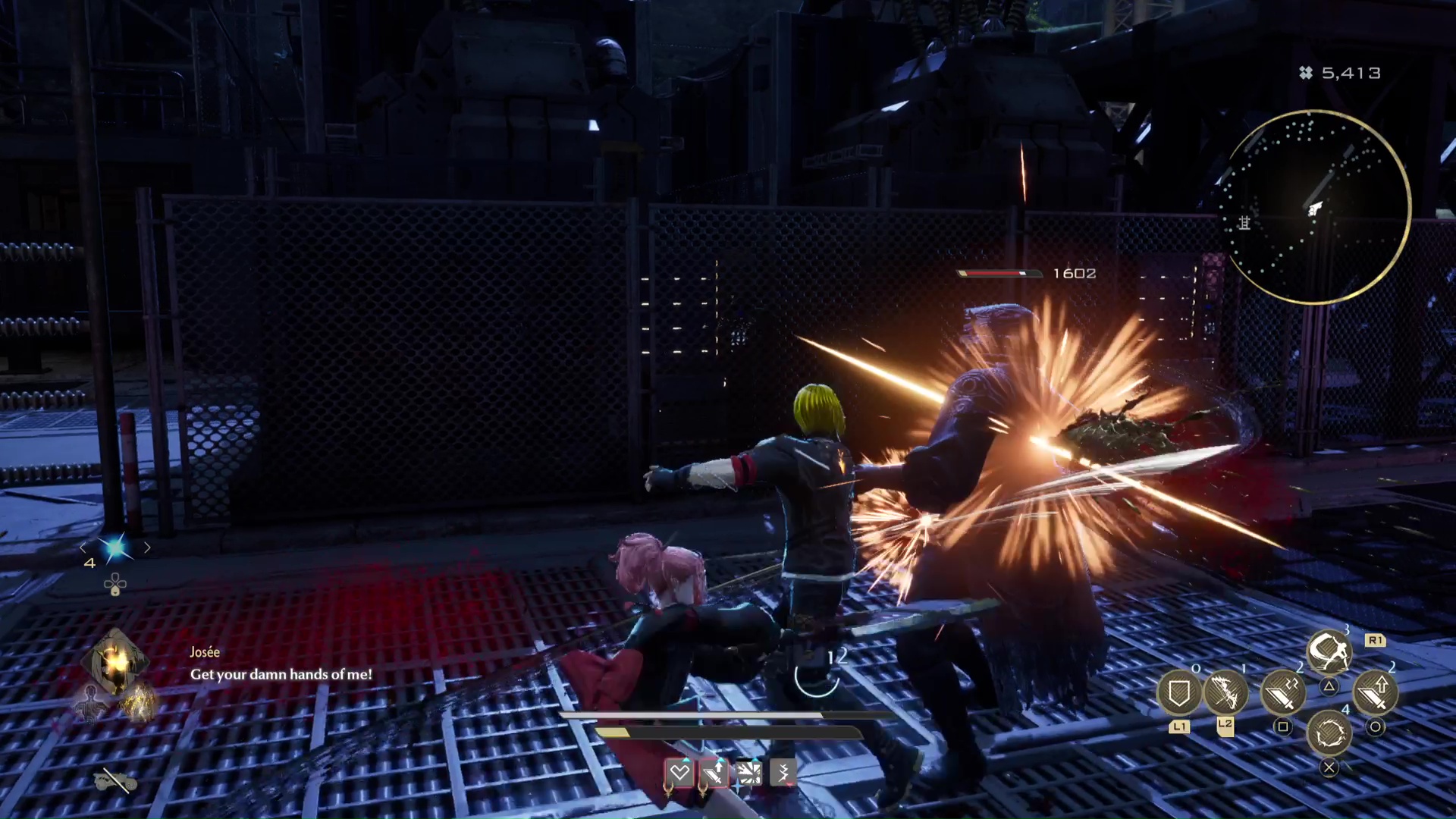The image size is (1456, 819).
Task: Cycle item selection with right arrow
Action: tap(147, 548)
